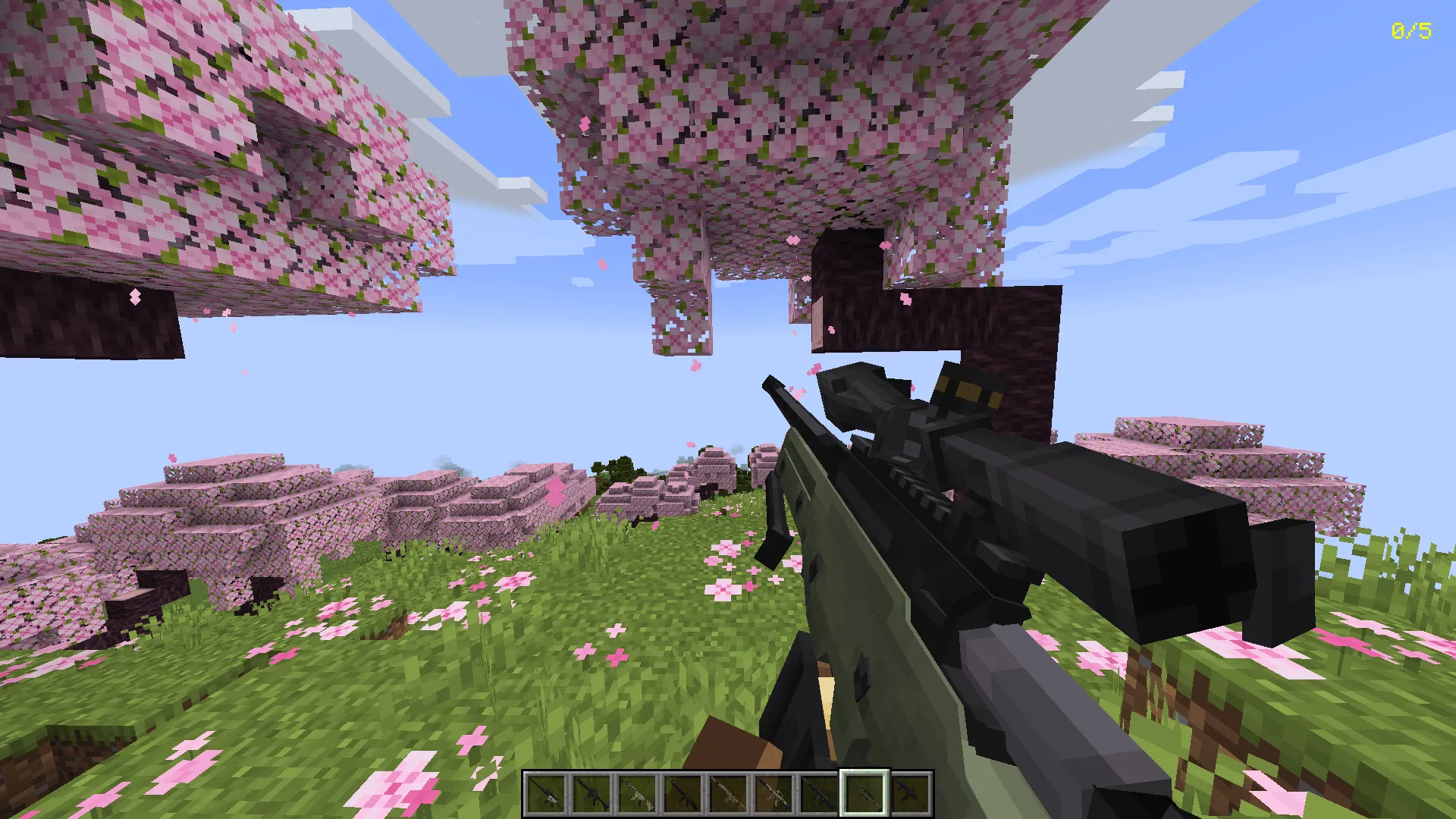Viewport: 1456px width, 819px height.
Task: Select the tan carbine in hotbar slot 3
Action: pyautogui.click(x=638, y=791)
